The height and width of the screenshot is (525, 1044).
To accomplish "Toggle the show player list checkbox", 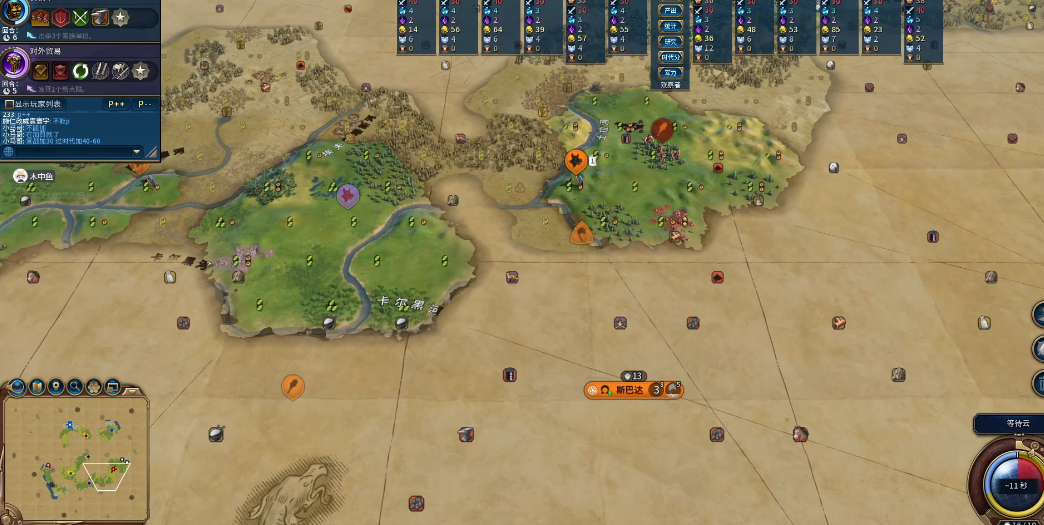I will (9, 104).
